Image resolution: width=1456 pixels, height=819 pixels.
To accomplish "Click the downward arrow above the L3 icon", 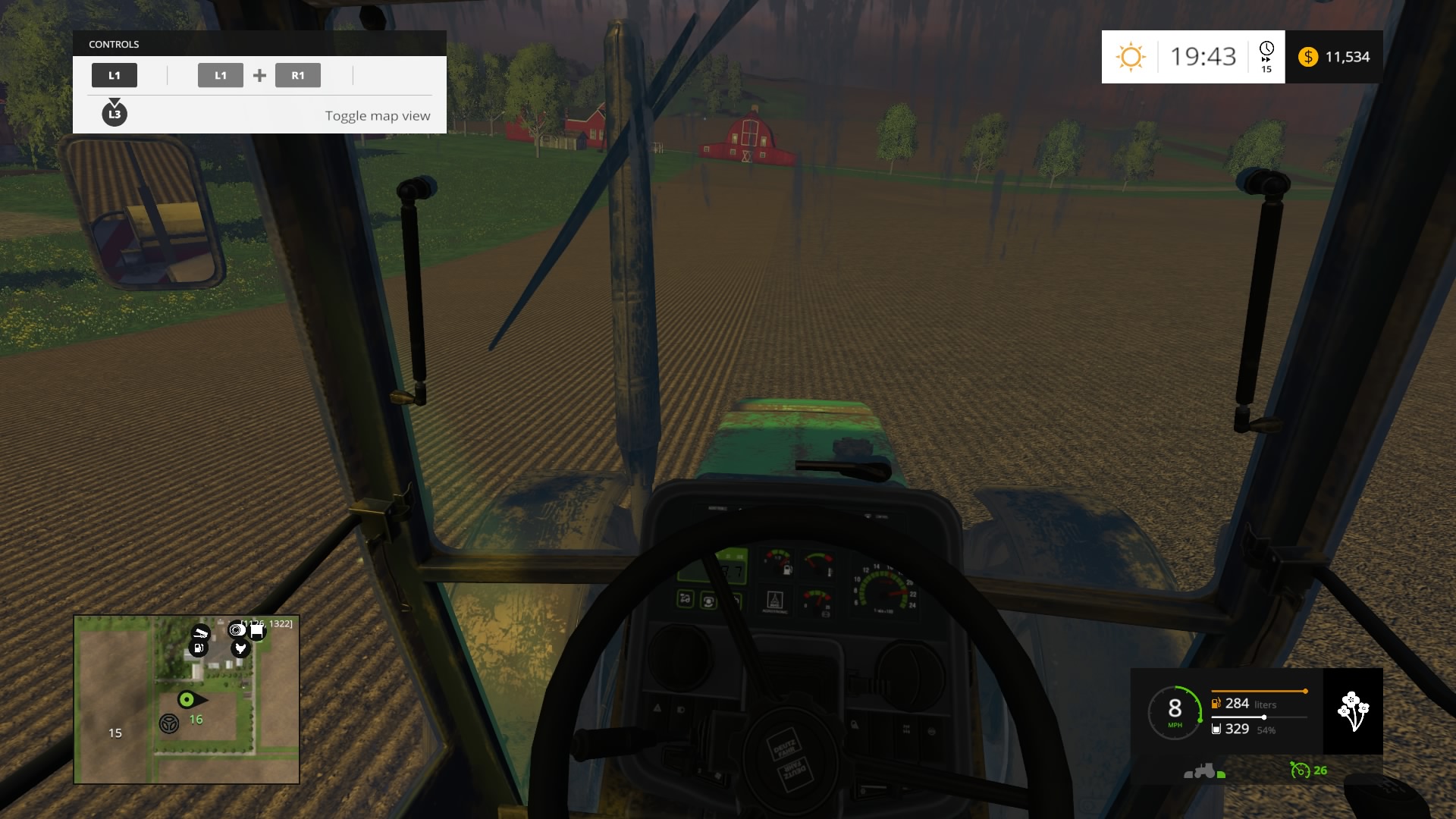I will (x=115, y=101).
